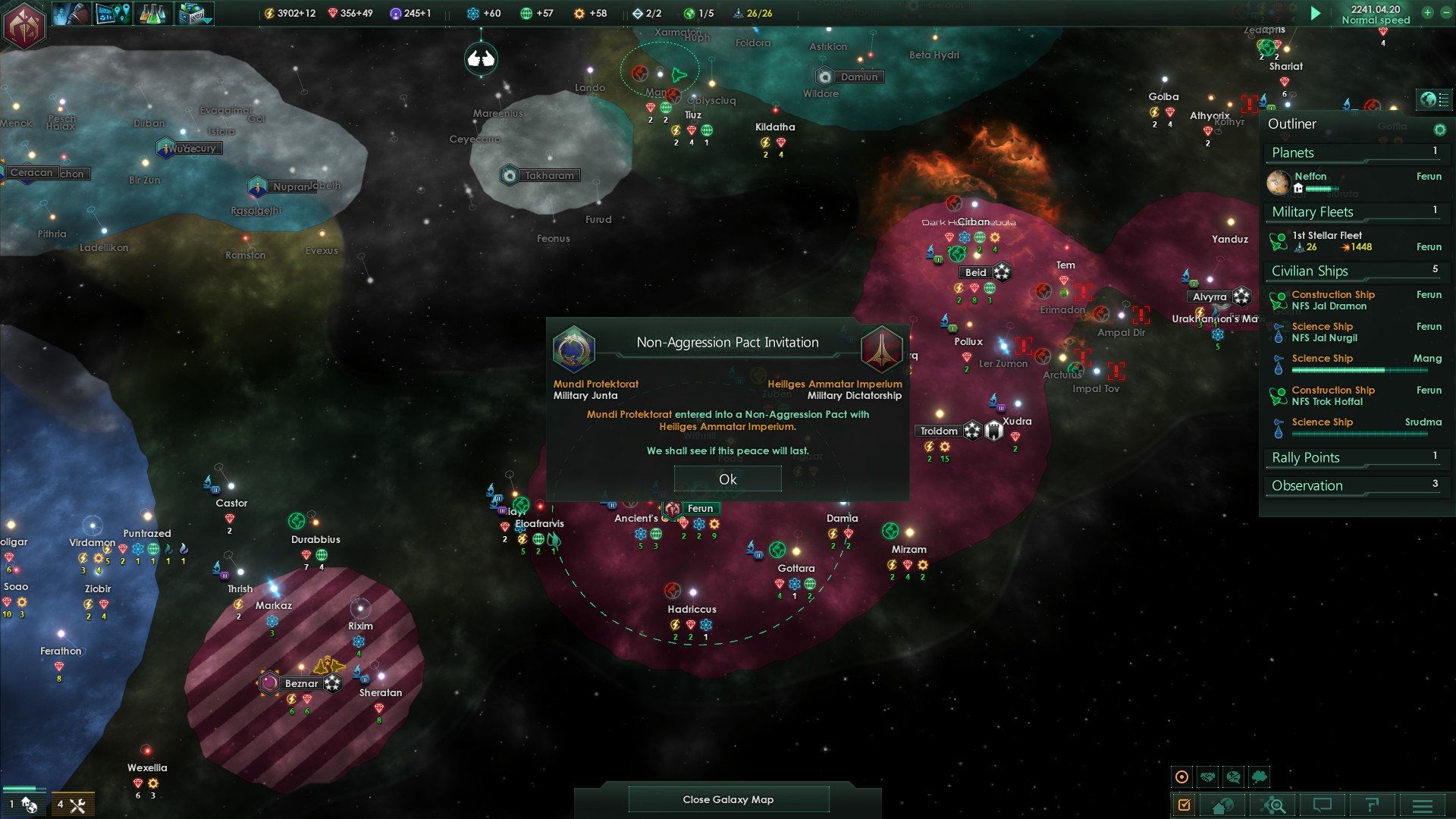Screen dimensions: 1456x819
Task: Open the empire emblem government panel
Action: click(24, 24)
